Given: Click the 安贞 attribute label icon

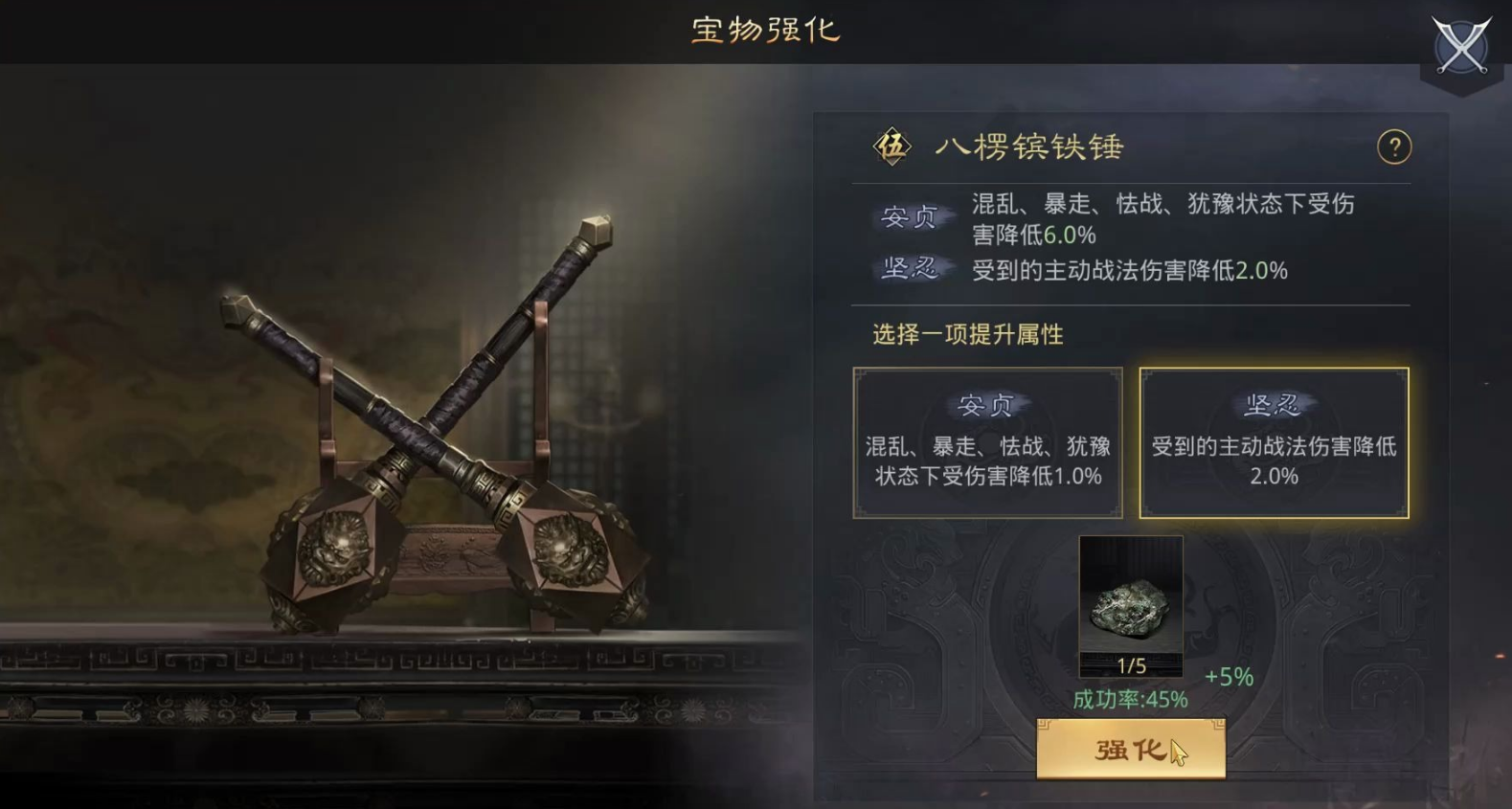Looking at the screenshot, I should [905, 216].
